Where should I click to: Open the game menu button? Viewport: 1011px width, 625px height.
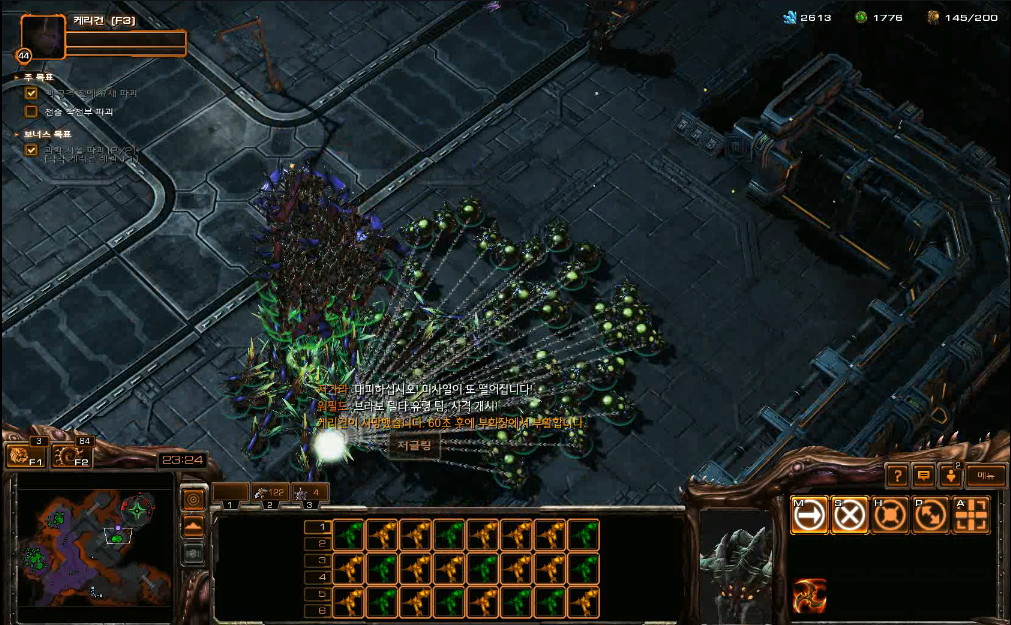point(985,475)
